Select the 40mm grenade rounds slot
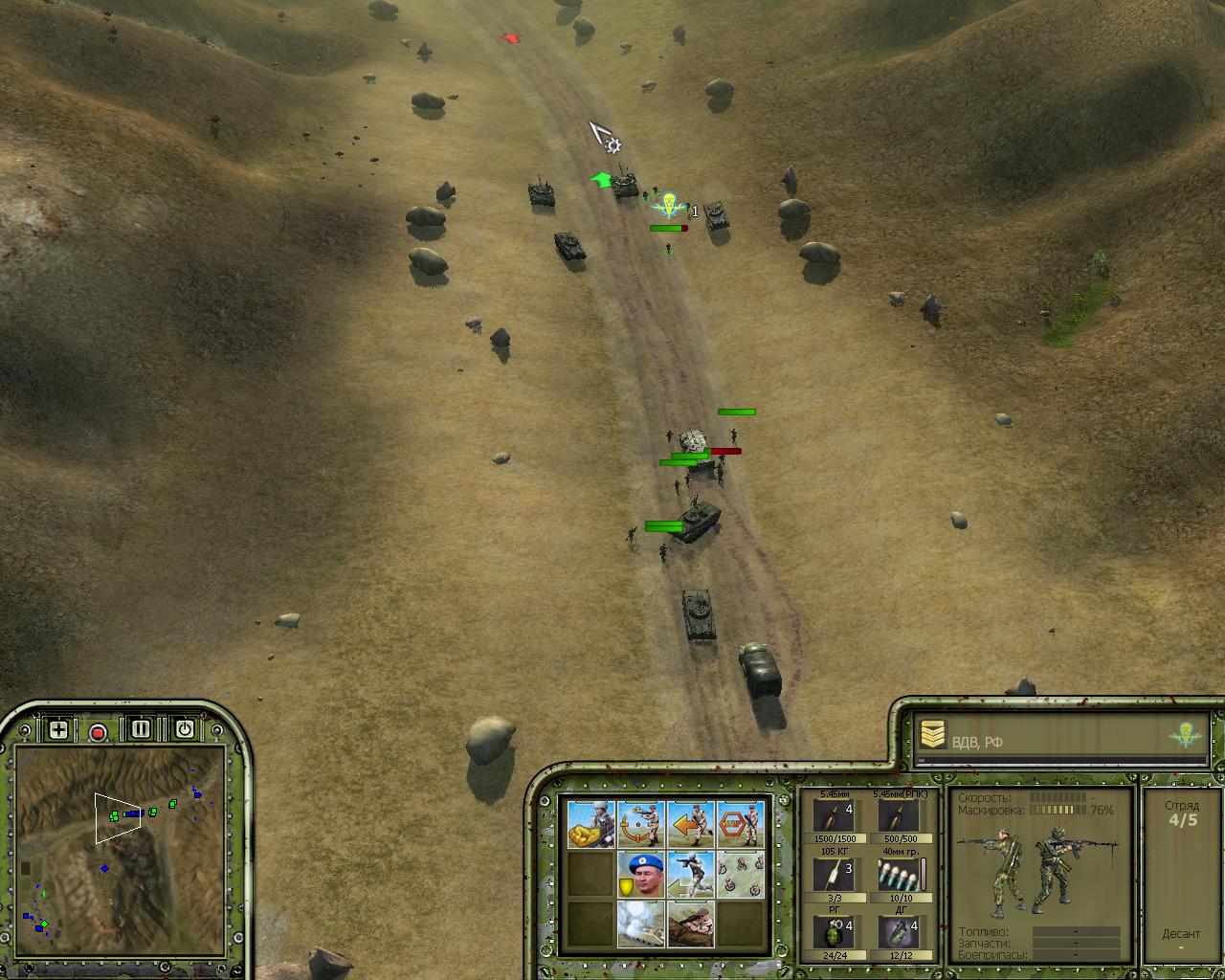The height and width of the screenshot is (980, 1225). click(x=899, y=874)
